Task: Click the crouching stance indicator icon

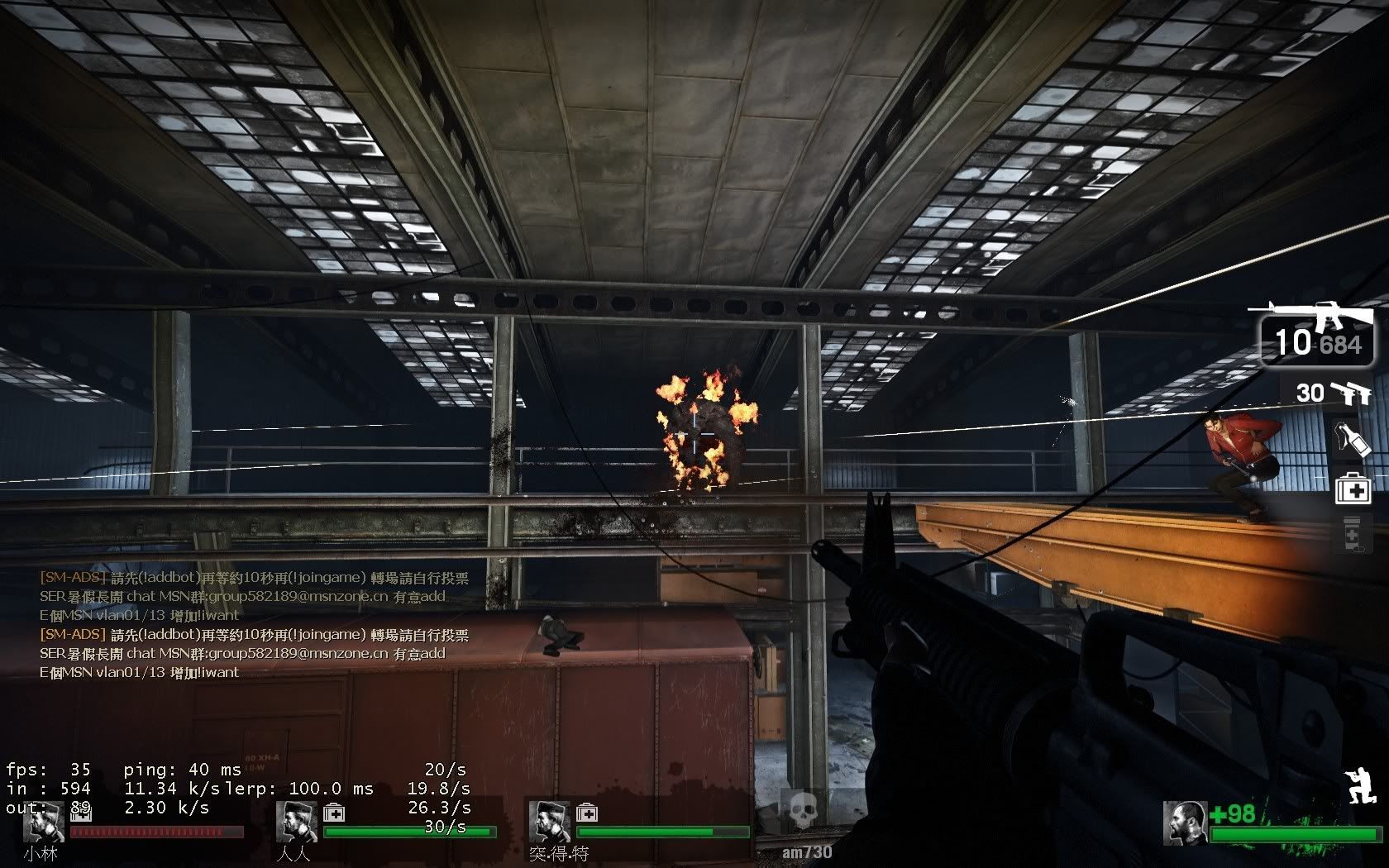Action: tap(1360, 785)
